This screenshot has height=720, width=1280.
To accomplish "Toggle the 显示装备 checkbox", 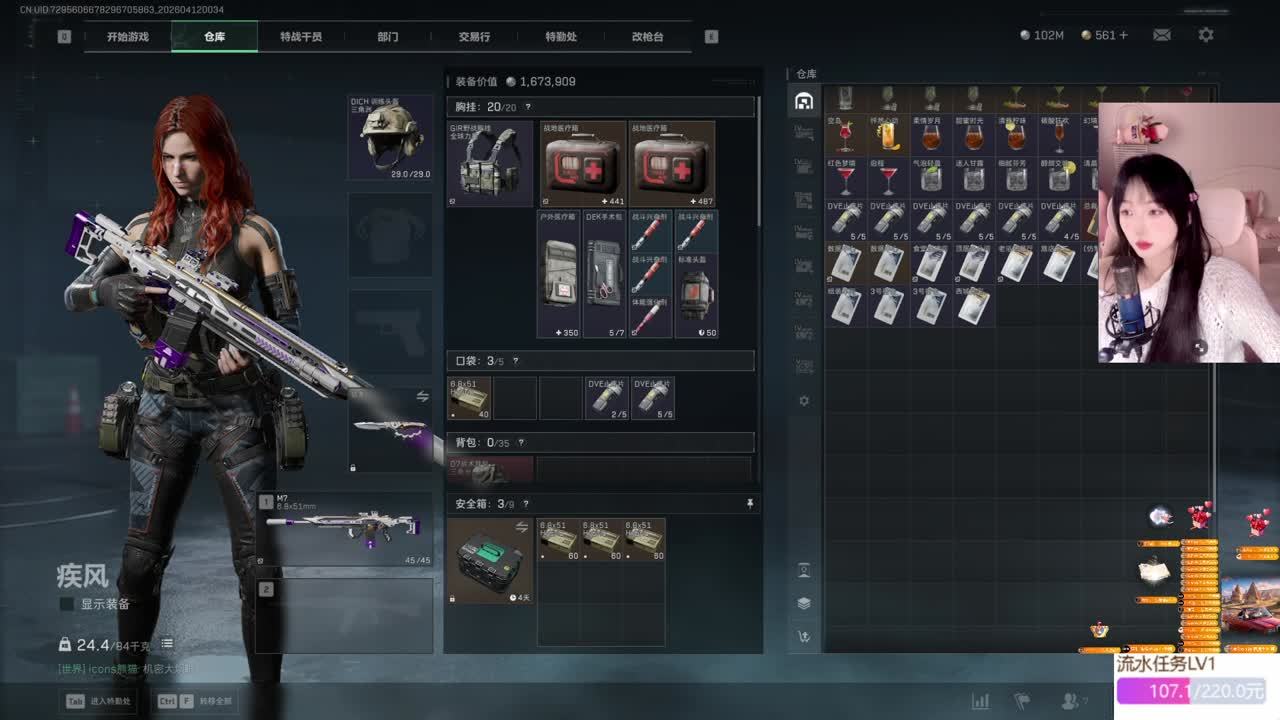I will (67, 604).
